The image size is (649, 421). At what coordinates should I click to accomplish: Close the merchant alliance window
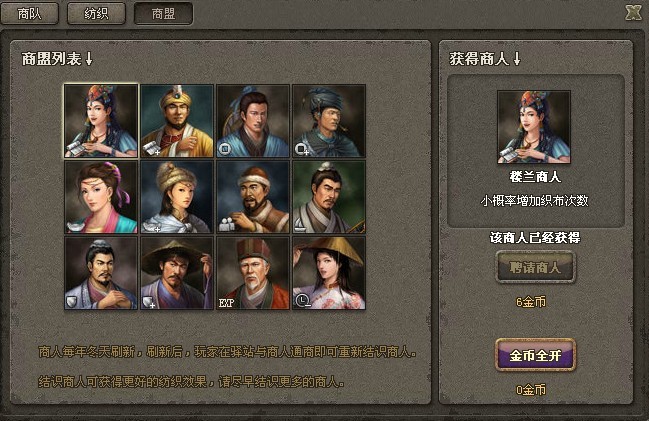[x=632, y=13]
